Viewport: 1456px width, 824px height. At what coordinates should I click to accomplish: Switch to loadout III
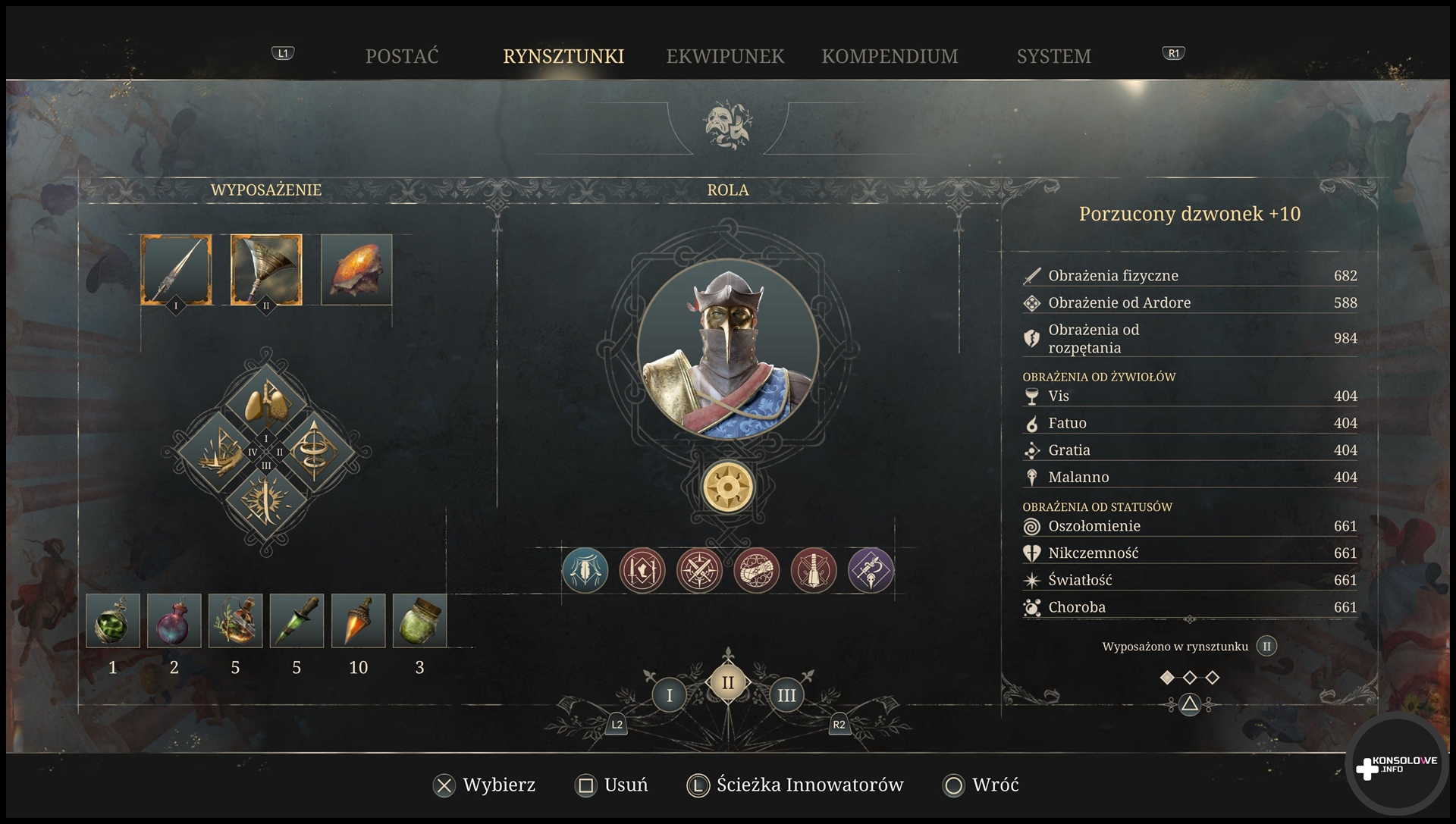tap(786, 695)
